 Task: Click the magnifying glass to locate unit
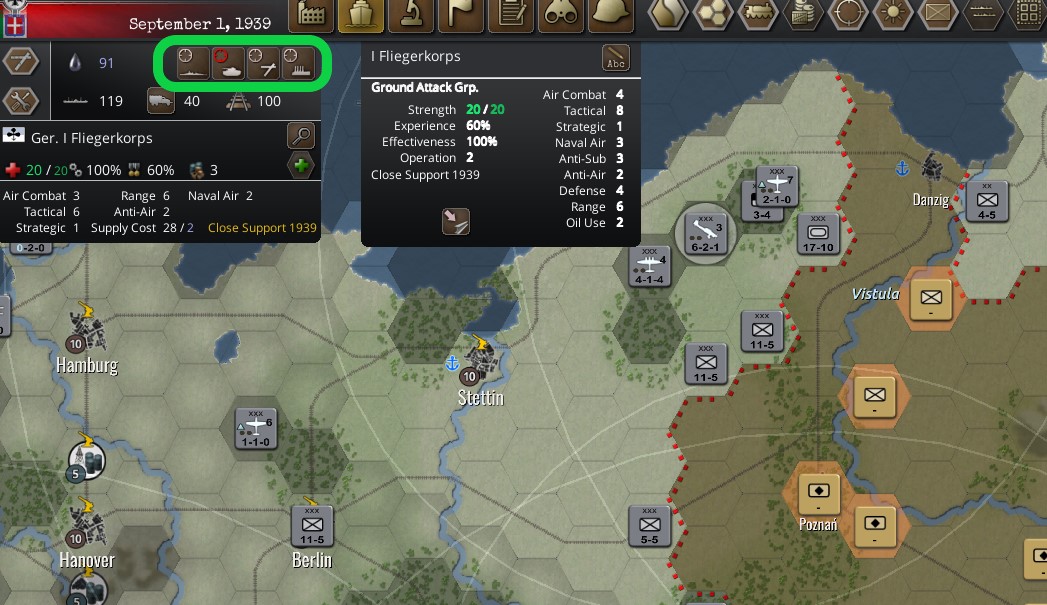(x=300, y=136)
